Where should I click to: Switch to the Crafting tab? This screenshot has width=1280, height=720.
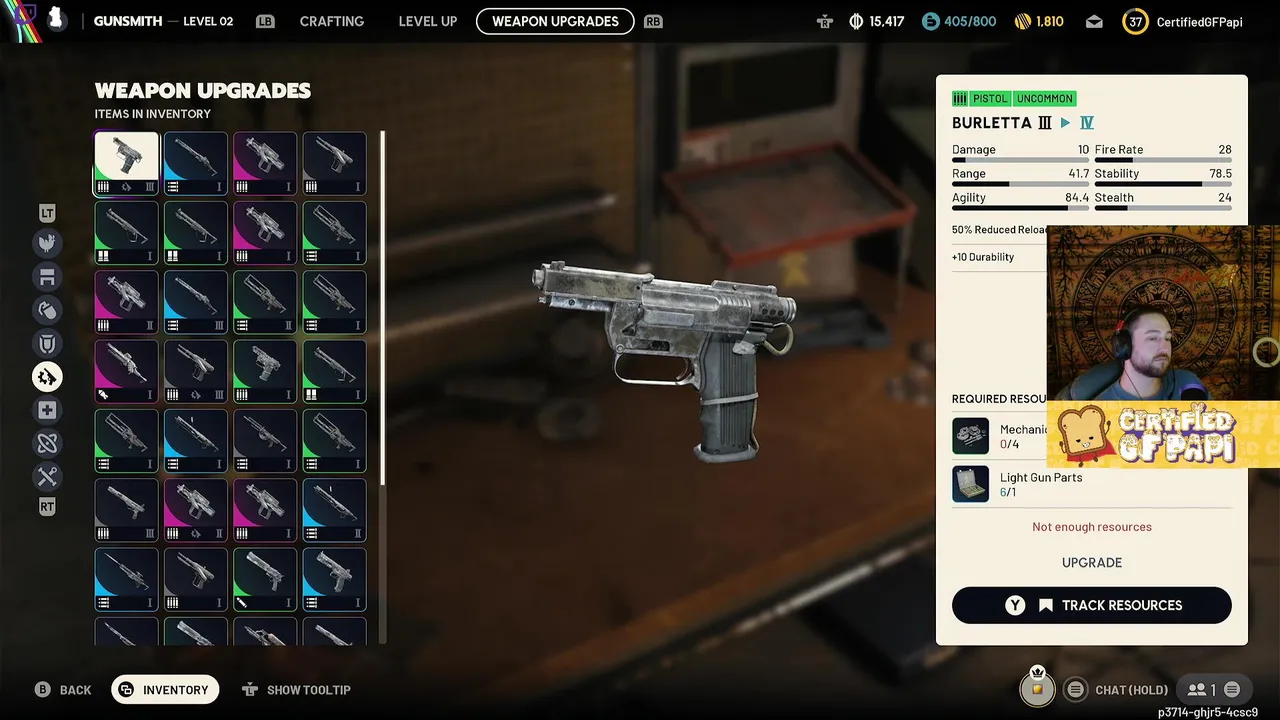[331, 21]
